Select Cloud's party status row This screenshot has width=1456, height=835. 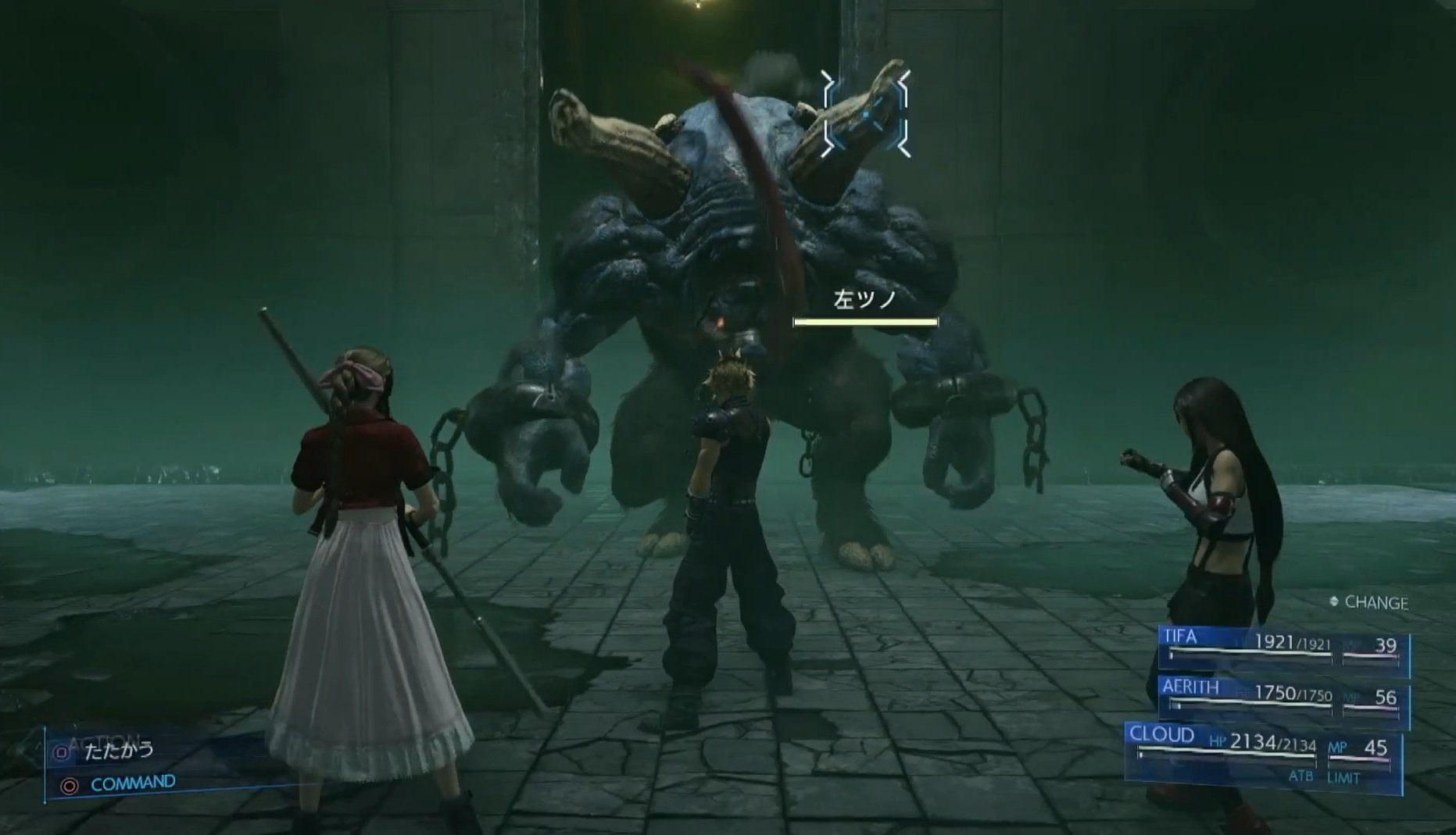[1262, 752]
